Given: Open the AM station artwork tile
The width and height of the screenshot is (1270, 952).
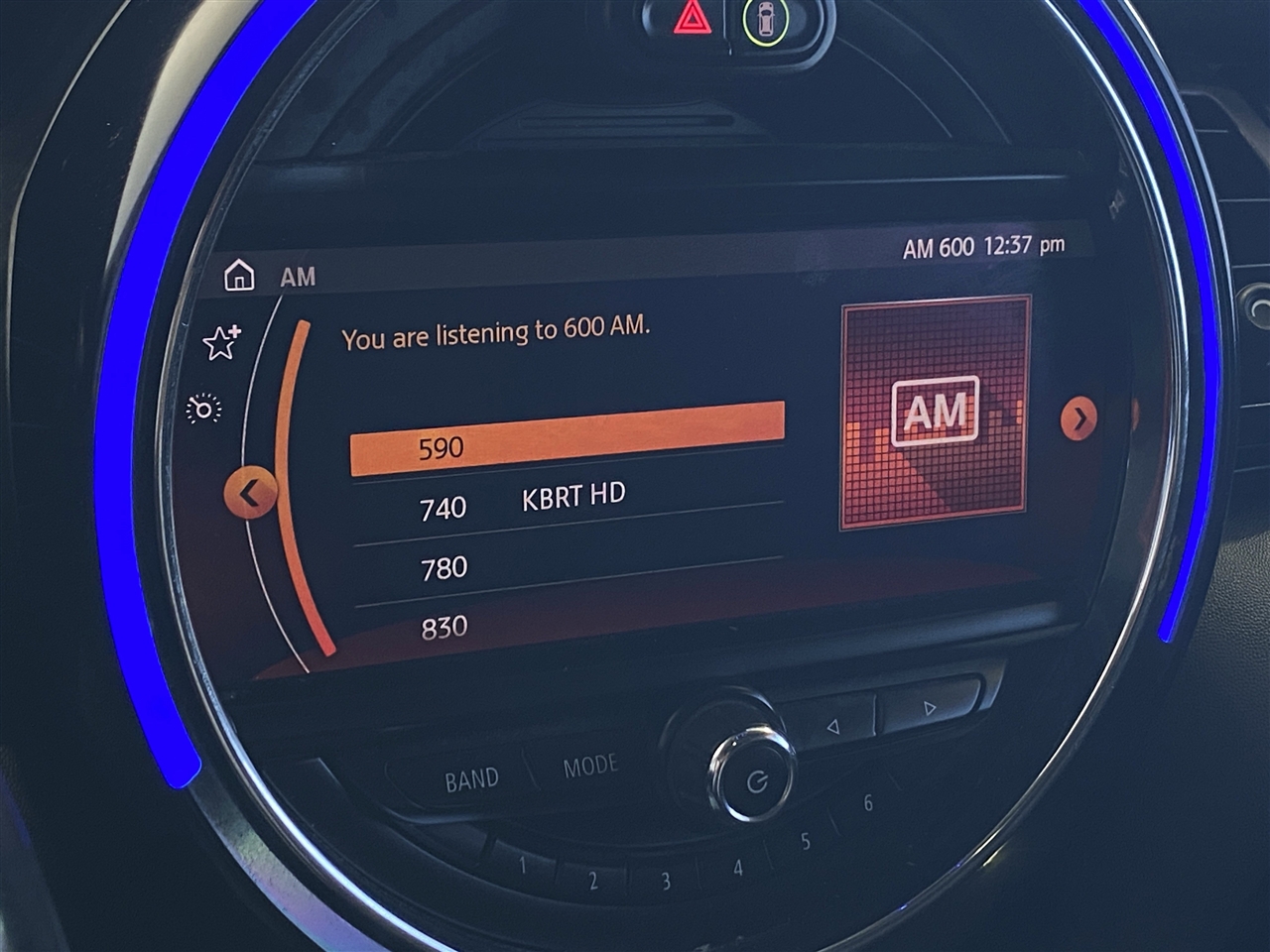Looking at the screenshot, I should 935,412.
